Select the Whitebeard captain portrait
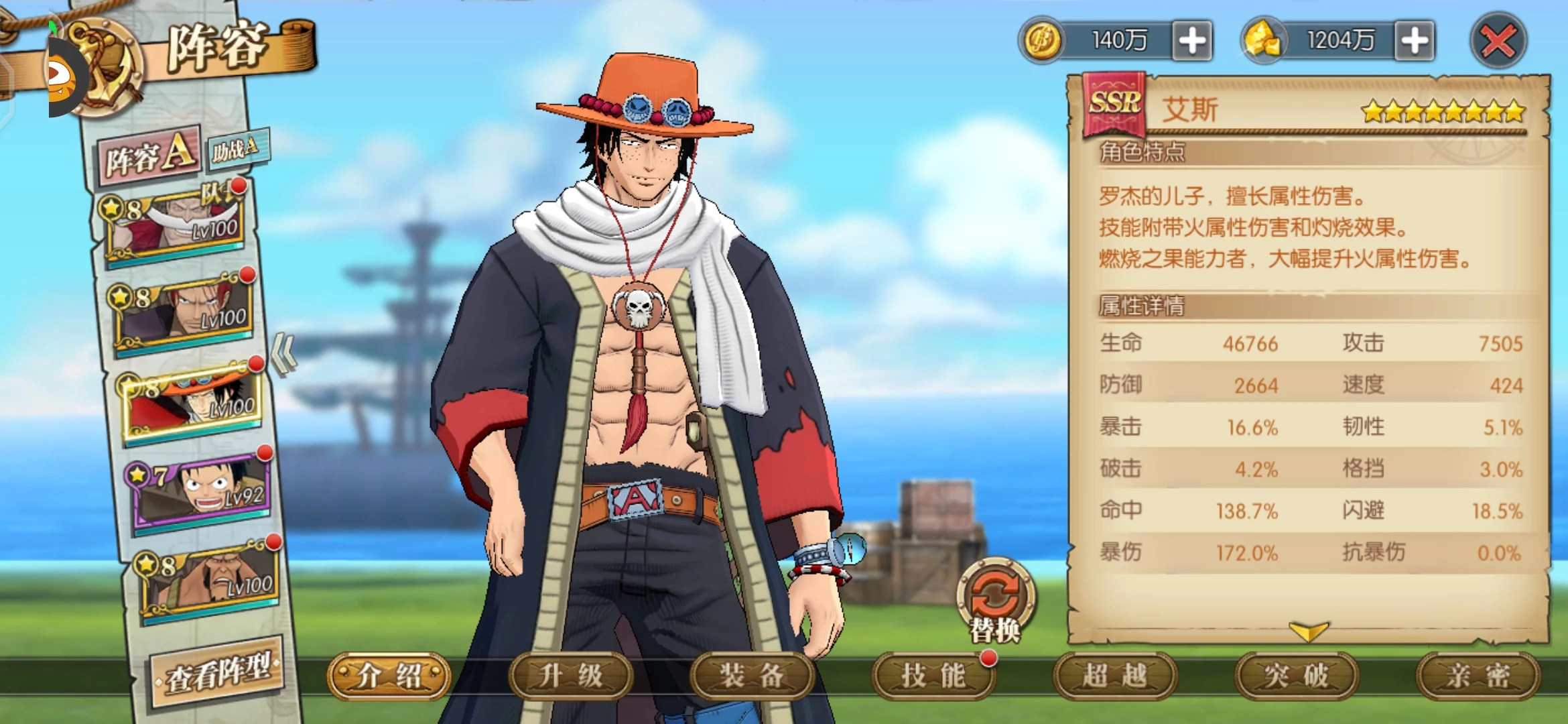The height and width of the screenshot is (724, 1568). click(x=174, y=224)
